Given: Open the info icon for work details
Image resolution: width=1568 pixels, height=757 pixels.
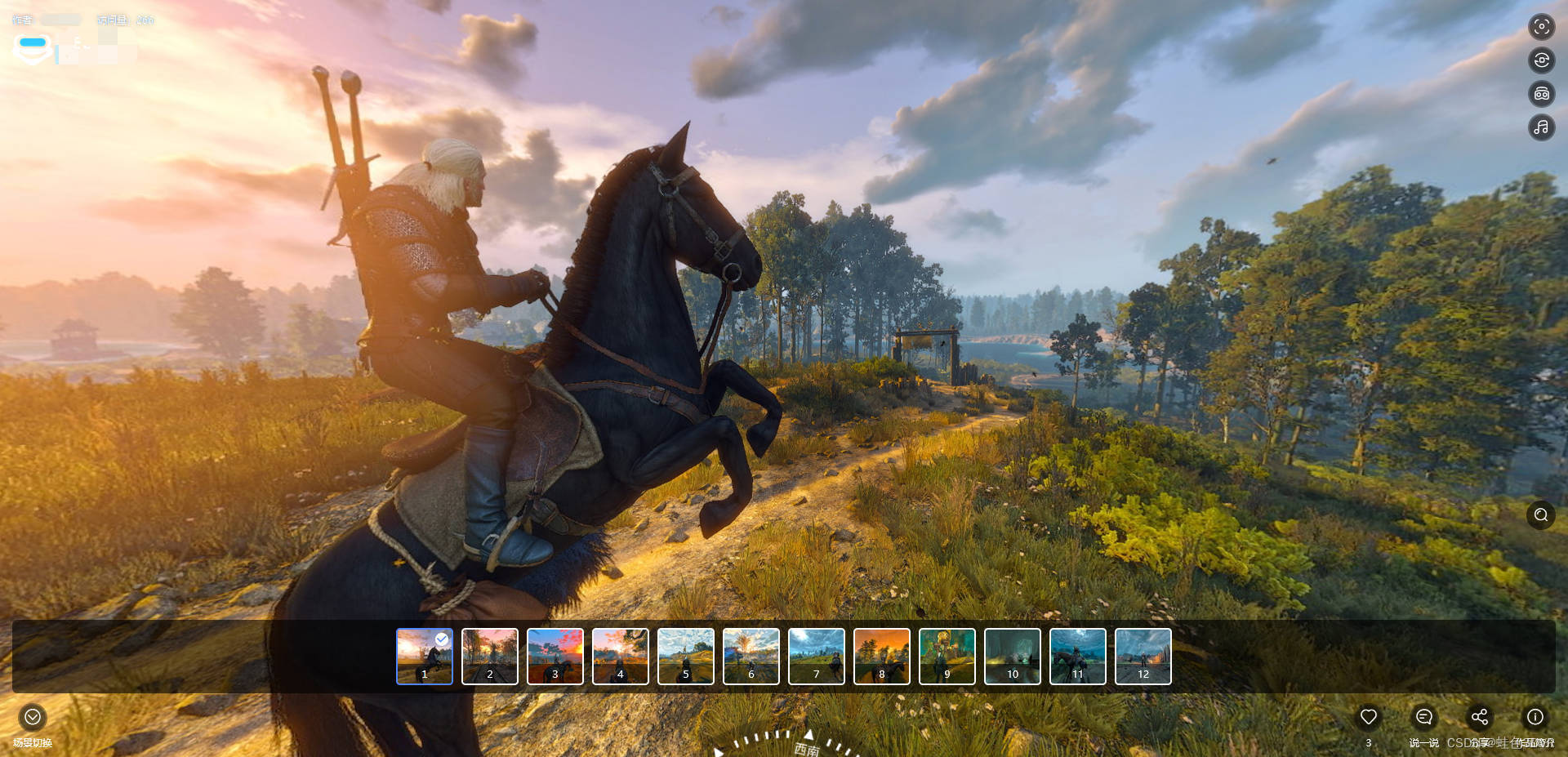Looking at the screenshot, I should (1535, 717).
